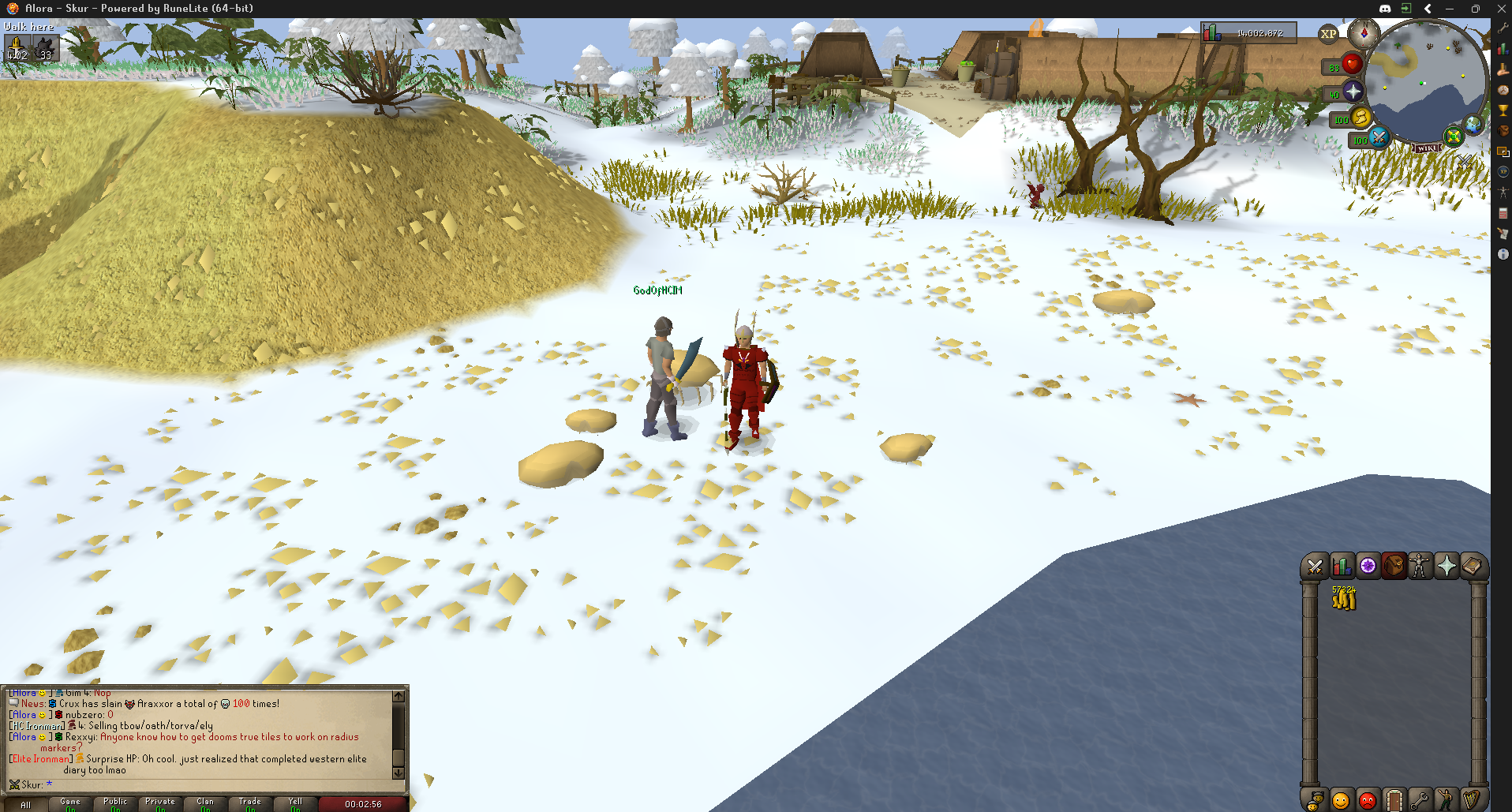Switch to the Combat Options tab
Screen dimensions: 1512x812
pos(1316,566)
